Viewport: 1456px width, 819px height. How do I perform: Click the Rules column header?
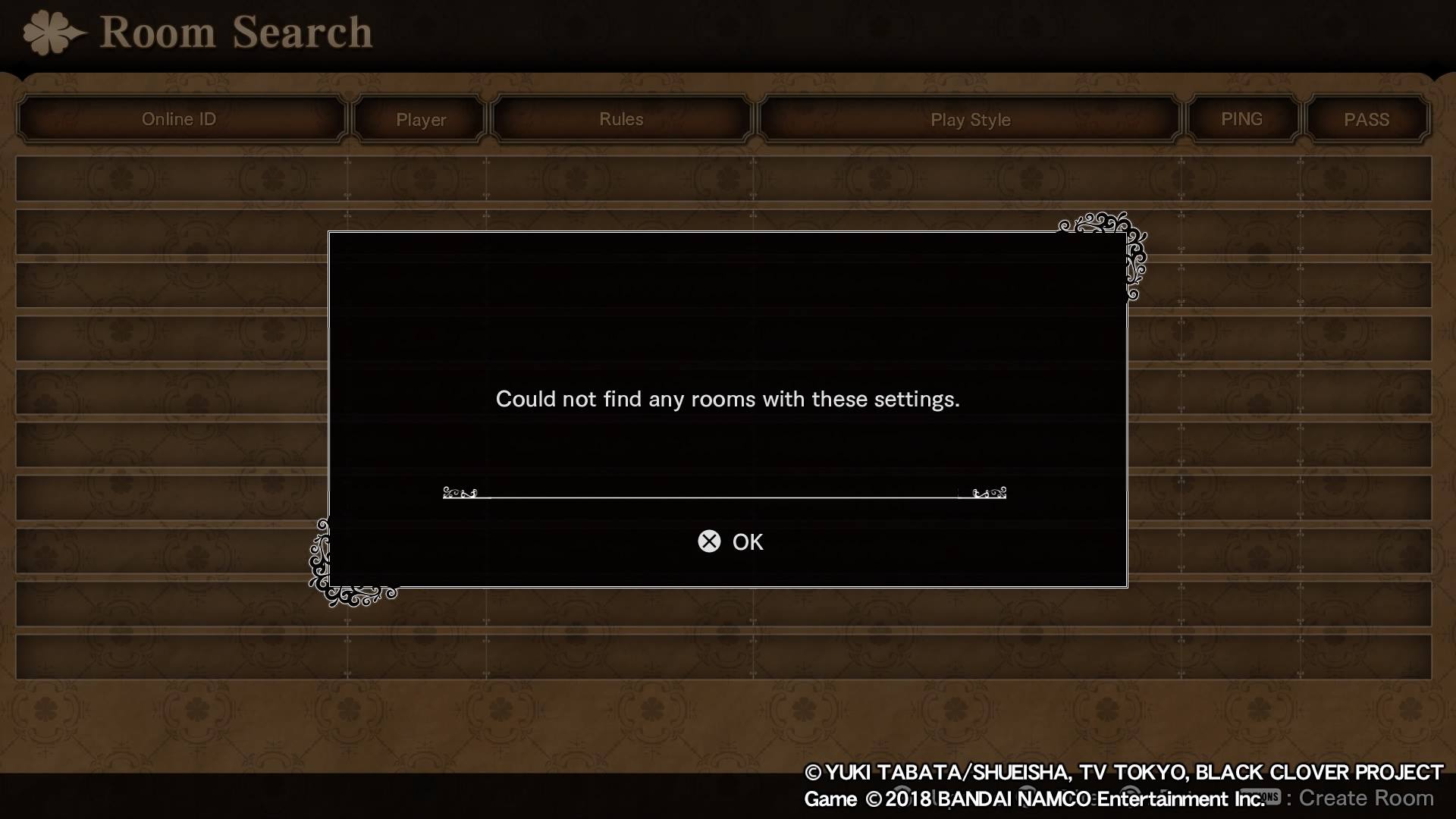pos(621,119)
